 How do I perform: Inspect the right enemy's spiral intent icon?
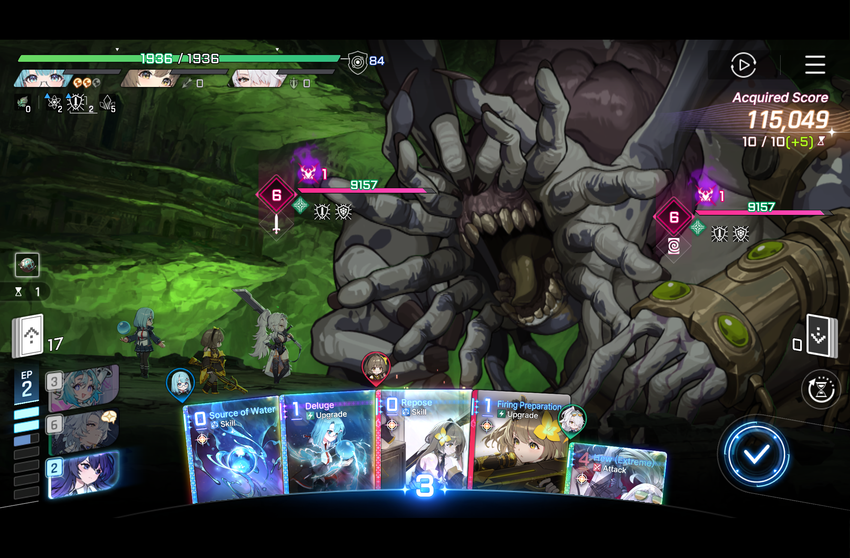[673, 244]
